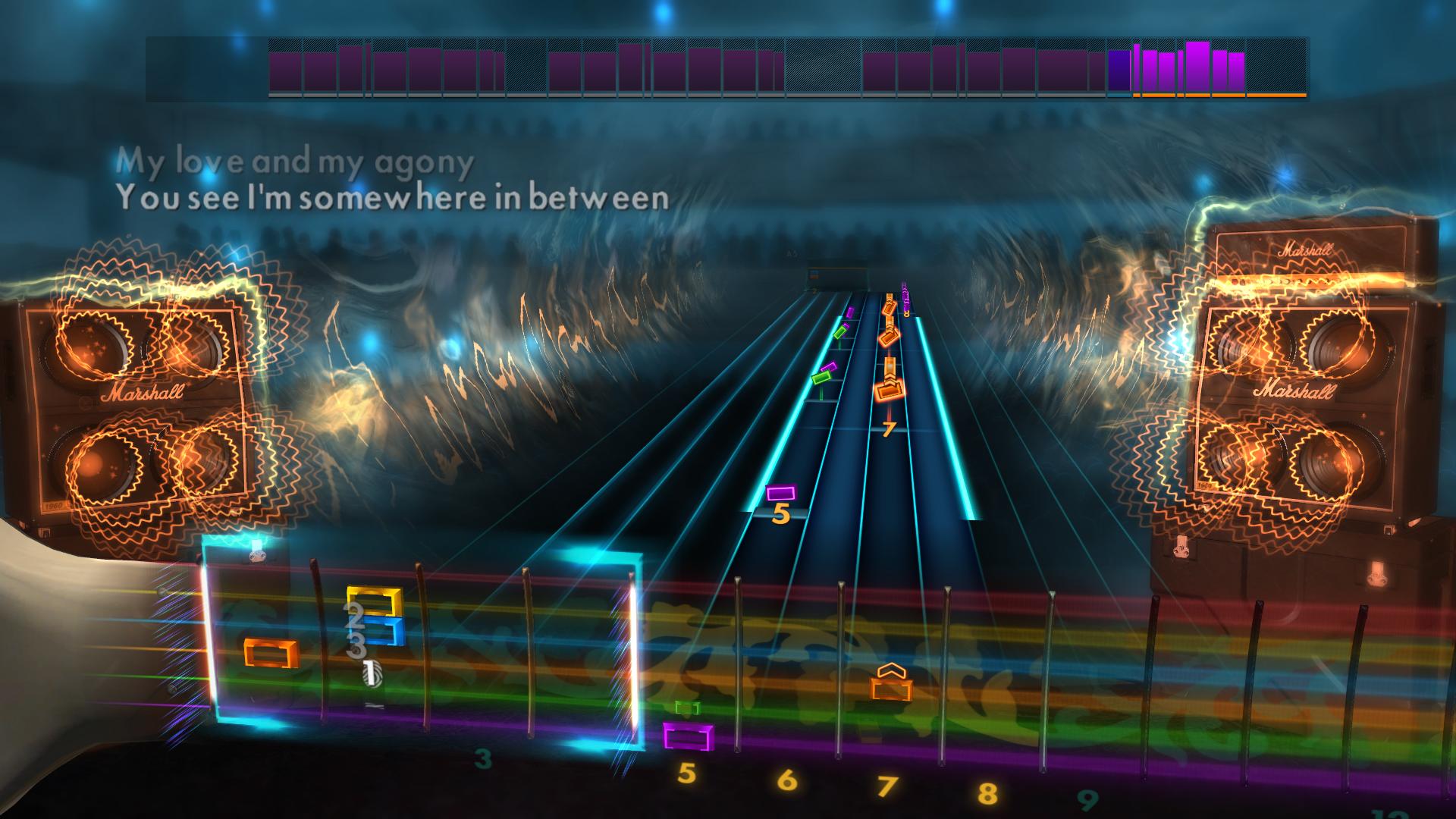Select the purple fret-5 note gem
The image size is (1456, 819).
click(781, 493)
